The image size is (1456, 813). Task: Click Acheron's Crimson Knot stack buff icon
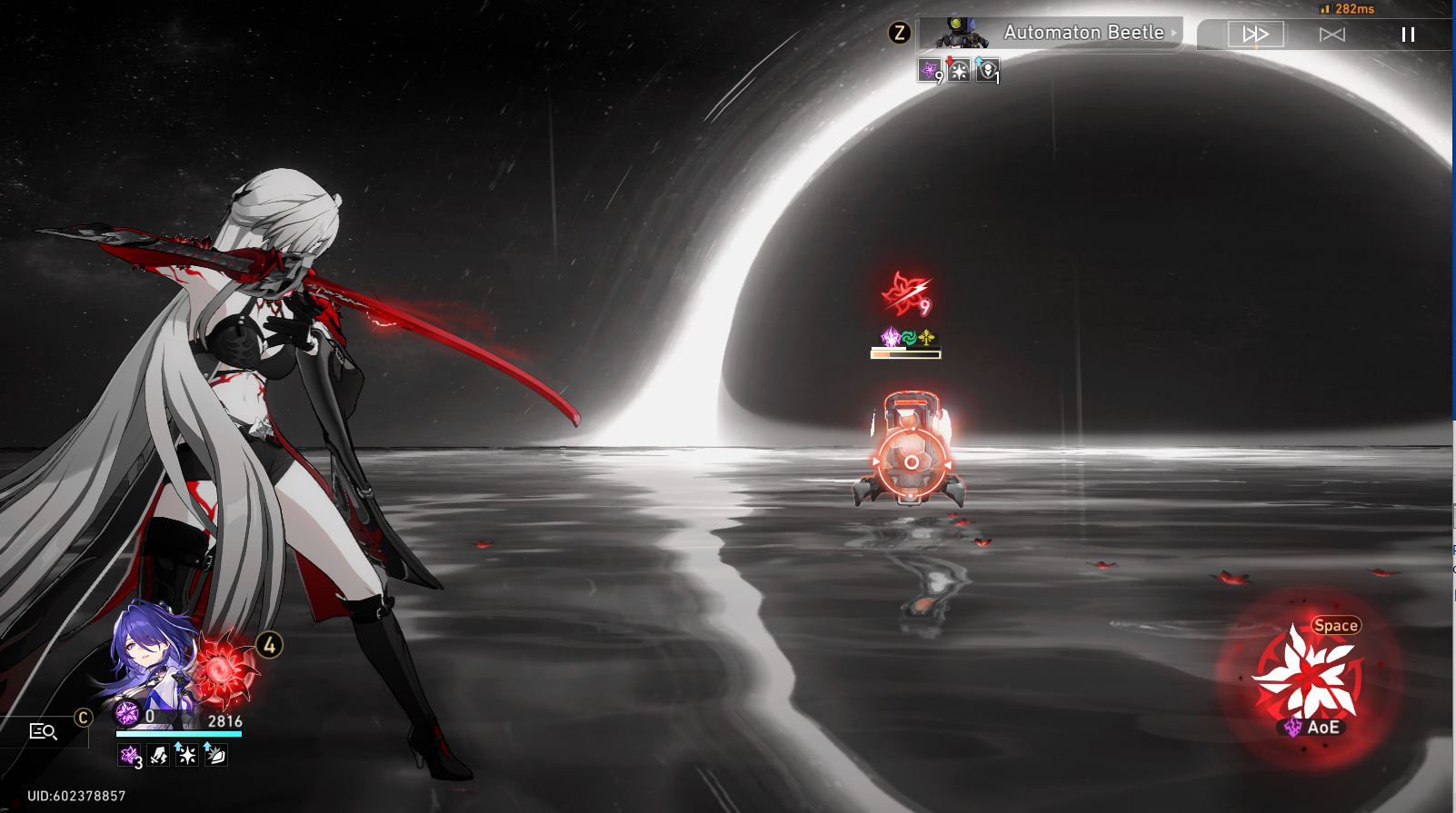click(128, 756)
